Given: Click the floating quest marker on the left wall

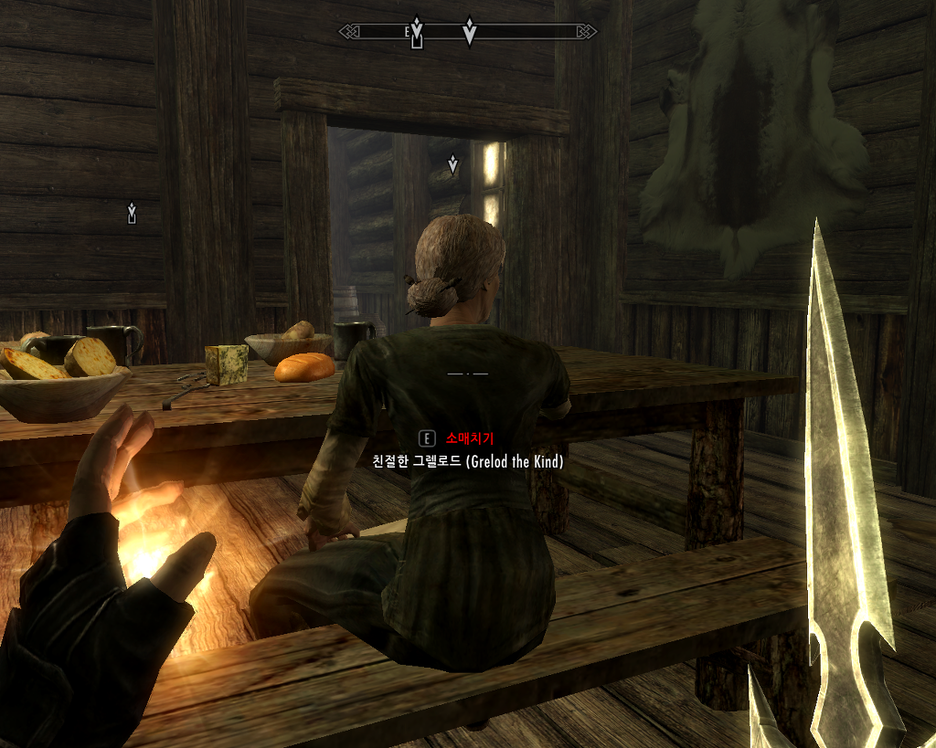Looking at the screenshot, I should 131,212.
